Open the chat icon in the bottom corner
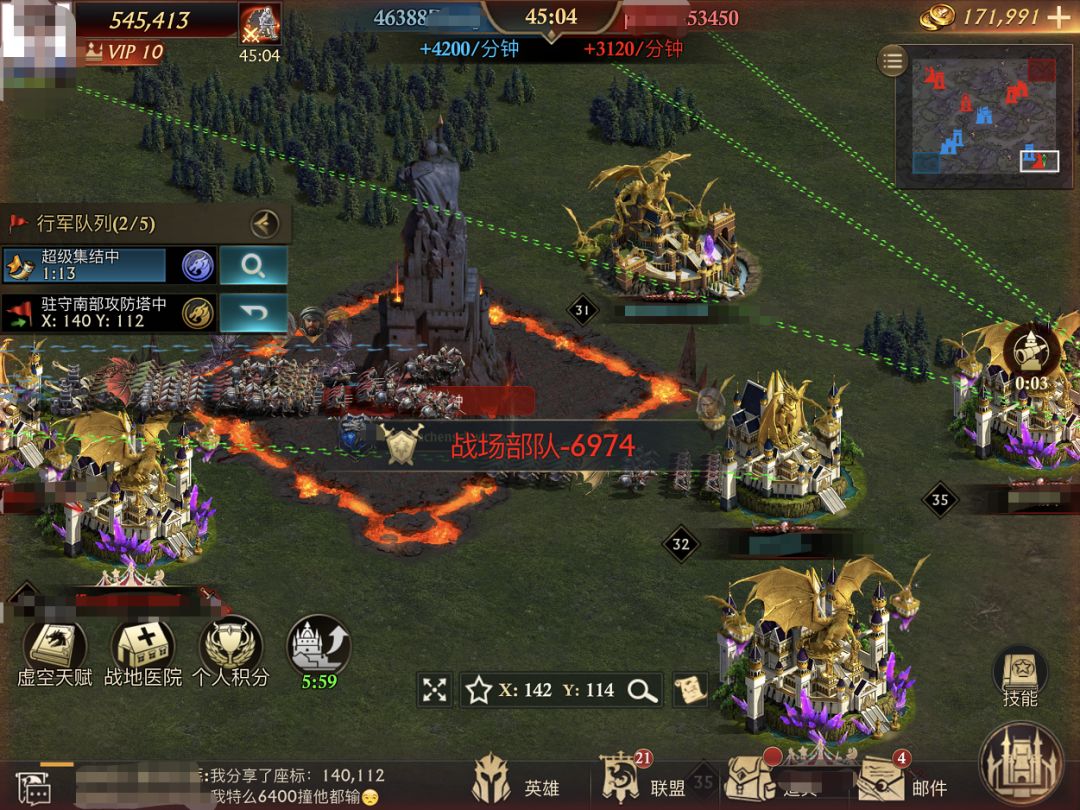This screenshot has width=1080, height=810. pos(32,789)
